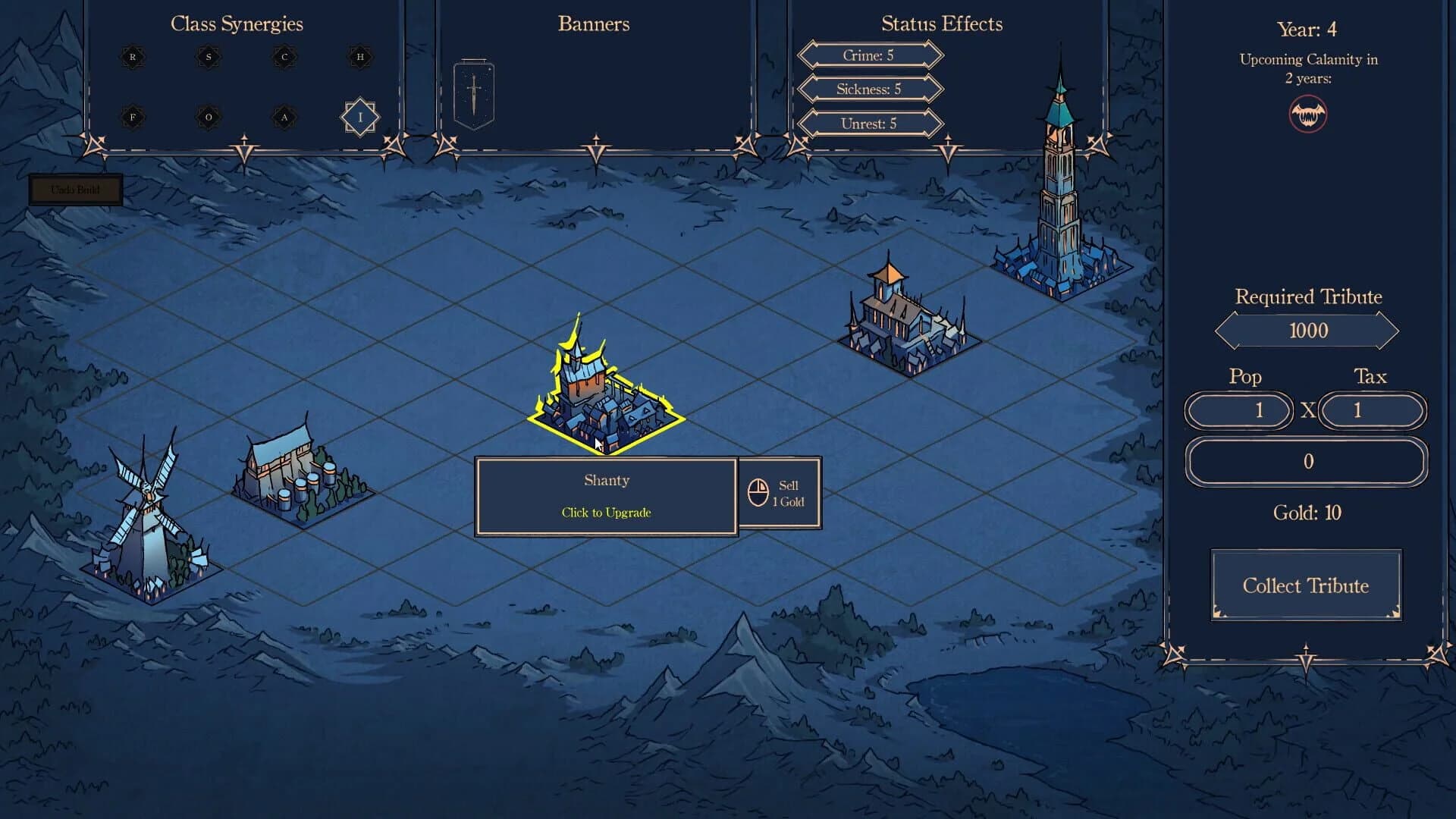1456x819 pixels.
Task: Select the F class synergy icon
Action: click(132, 118)
